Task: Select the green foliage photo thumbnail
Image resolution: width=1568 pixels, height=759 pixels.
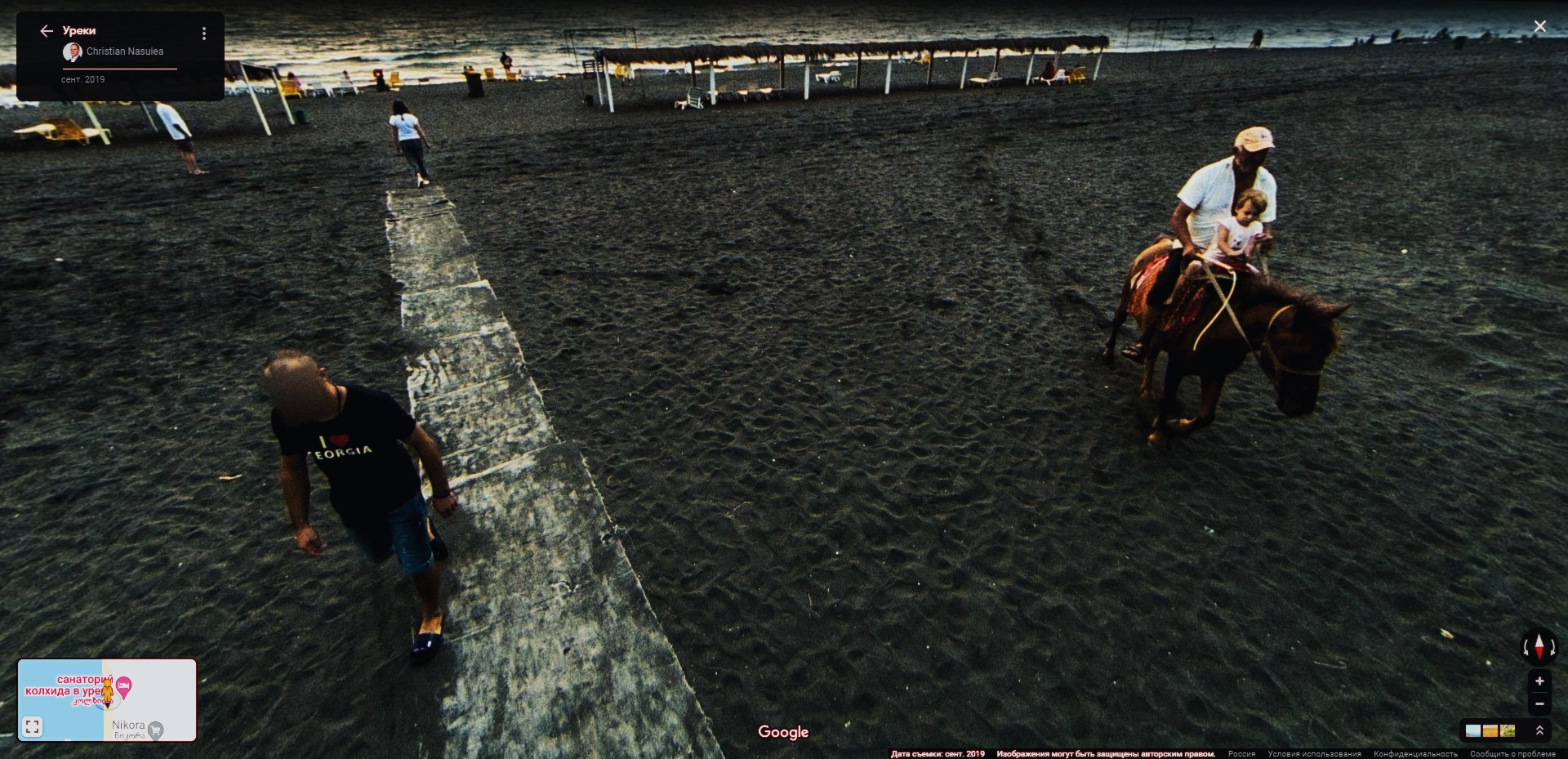Action: coord(1508,730)
